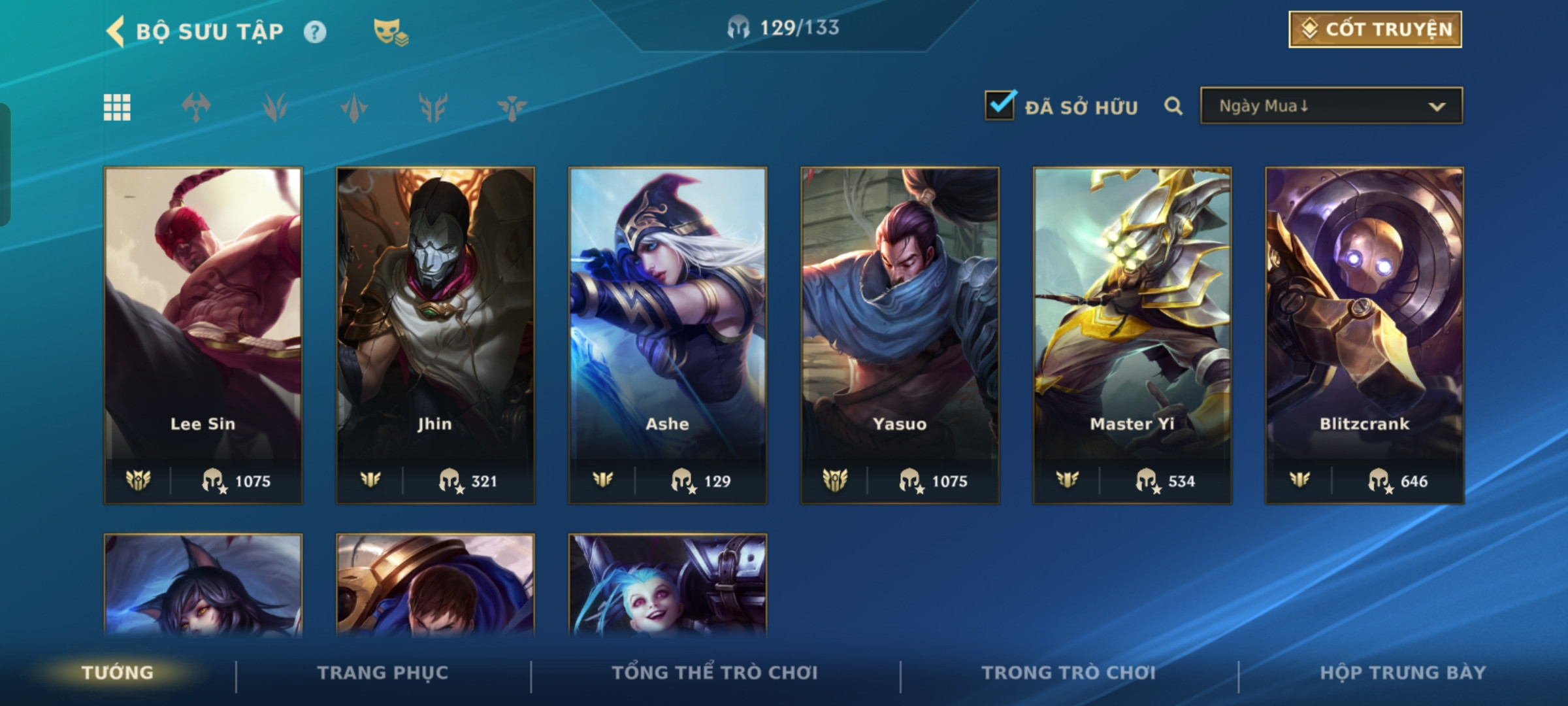Image resolution: width=1568 pixels, height=706 pixels.
Task: Show the Hộp Trưng Bày tab
Action: tap(1403, 673)
